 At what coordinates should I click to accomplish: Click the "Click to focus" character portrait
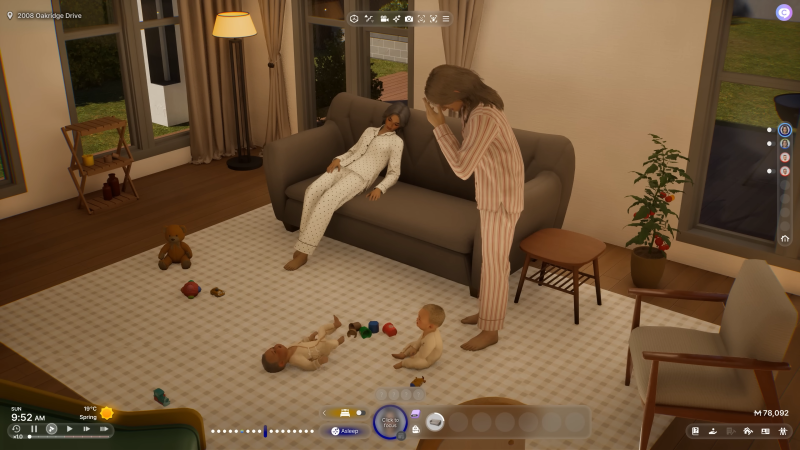(x=388, y=422)
